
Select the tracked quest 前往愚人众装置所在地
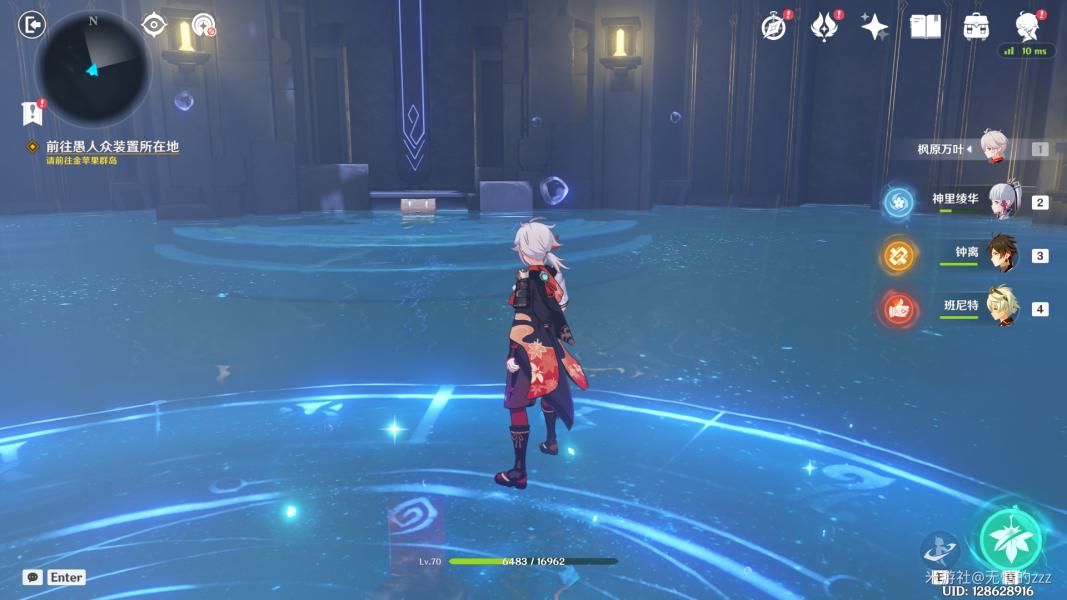(111, 147)
